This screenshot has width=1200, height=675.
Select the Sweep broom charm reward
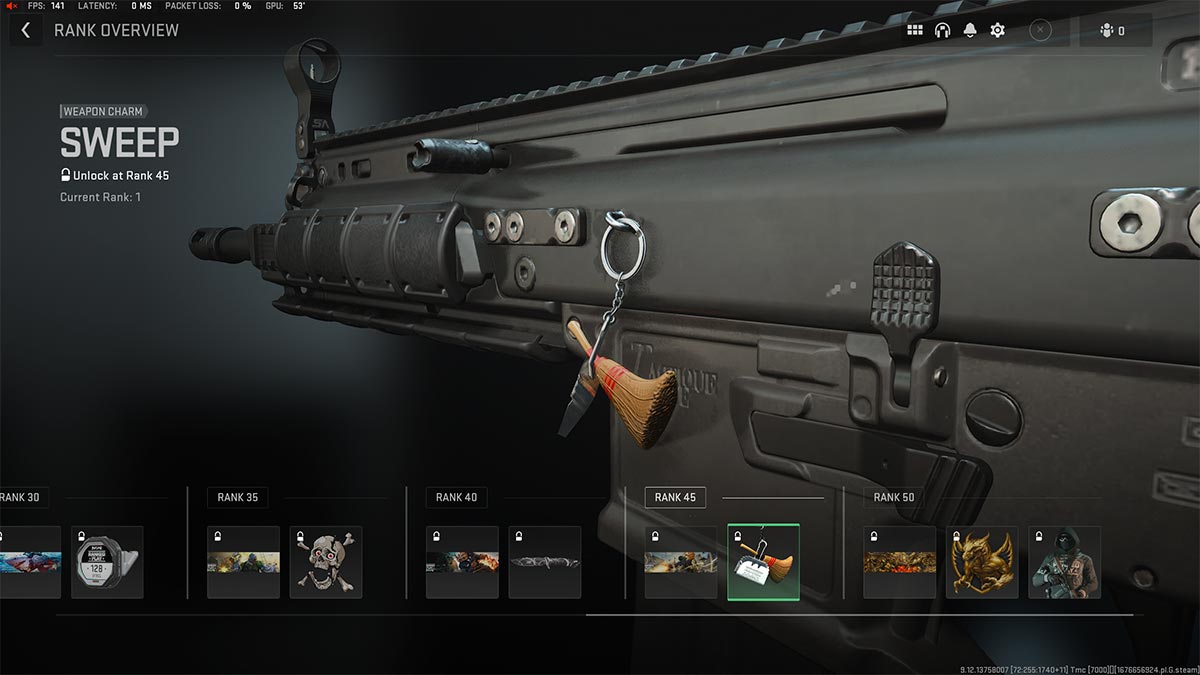pyautogui.click(x=763, y=563)
